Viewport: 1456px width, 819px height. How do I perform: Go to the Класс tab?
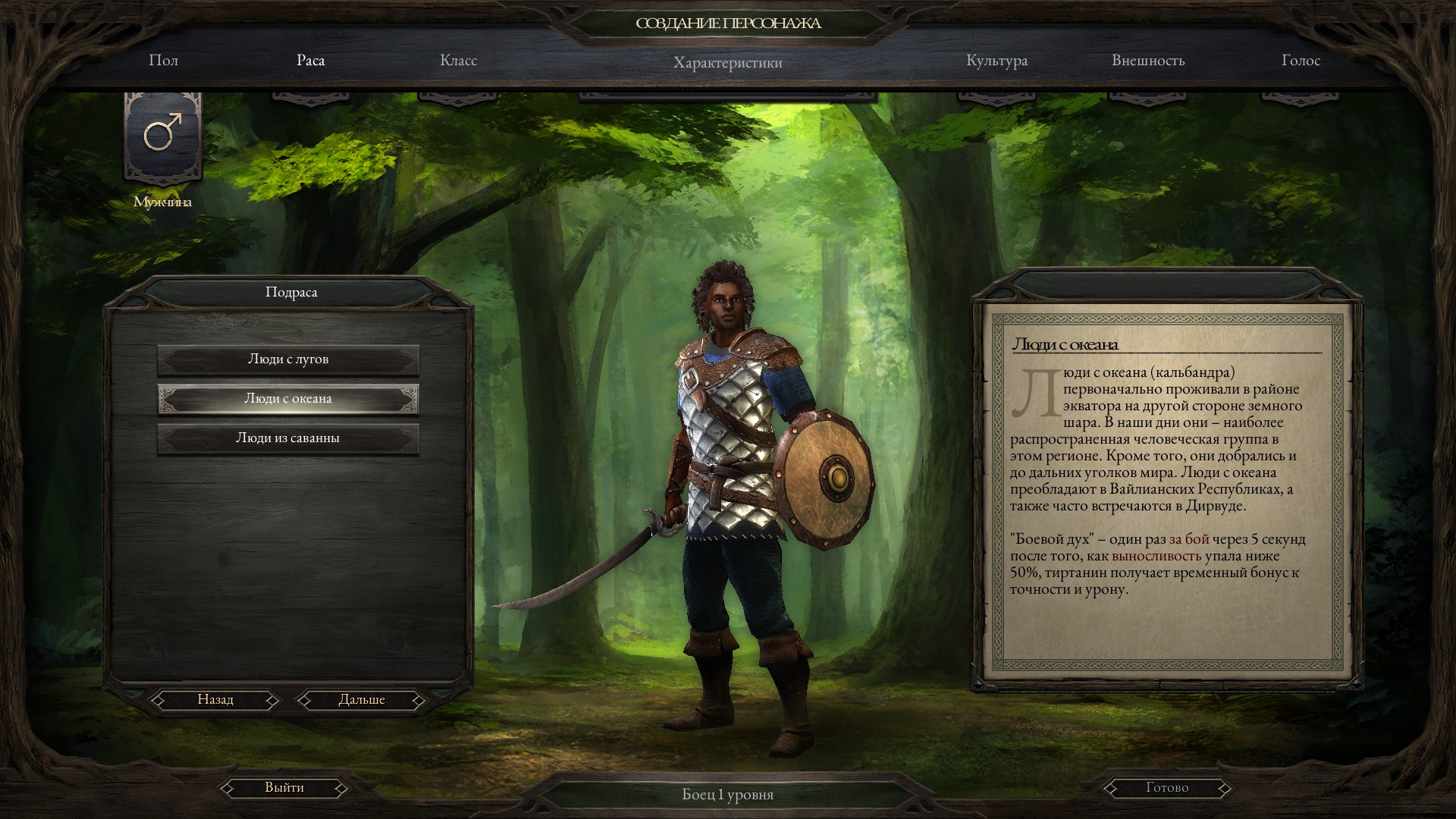pyautogui.click(x=459, y=61)
